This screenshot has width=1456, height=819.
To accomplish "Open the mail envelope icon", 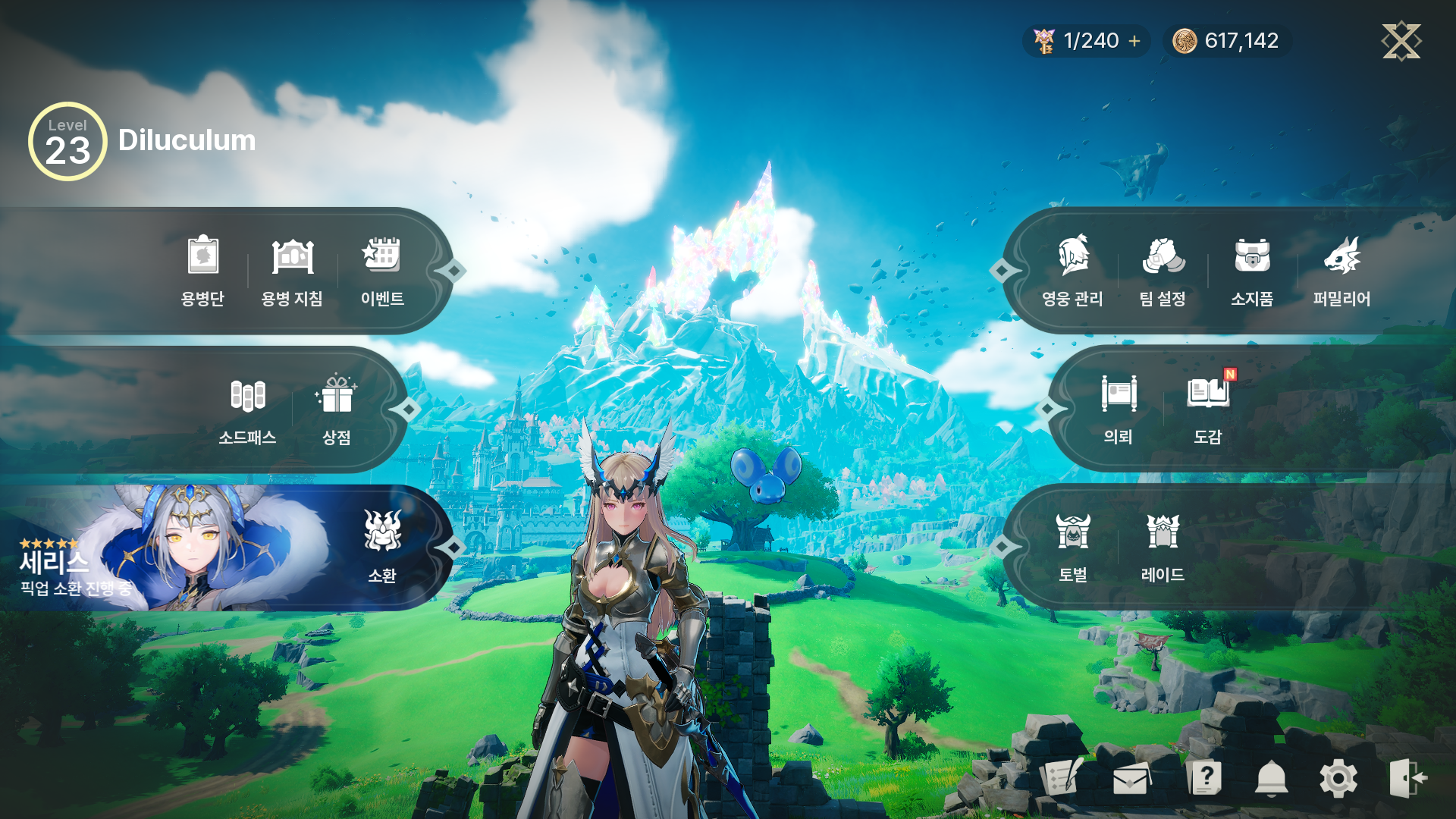I will 1130,779.
